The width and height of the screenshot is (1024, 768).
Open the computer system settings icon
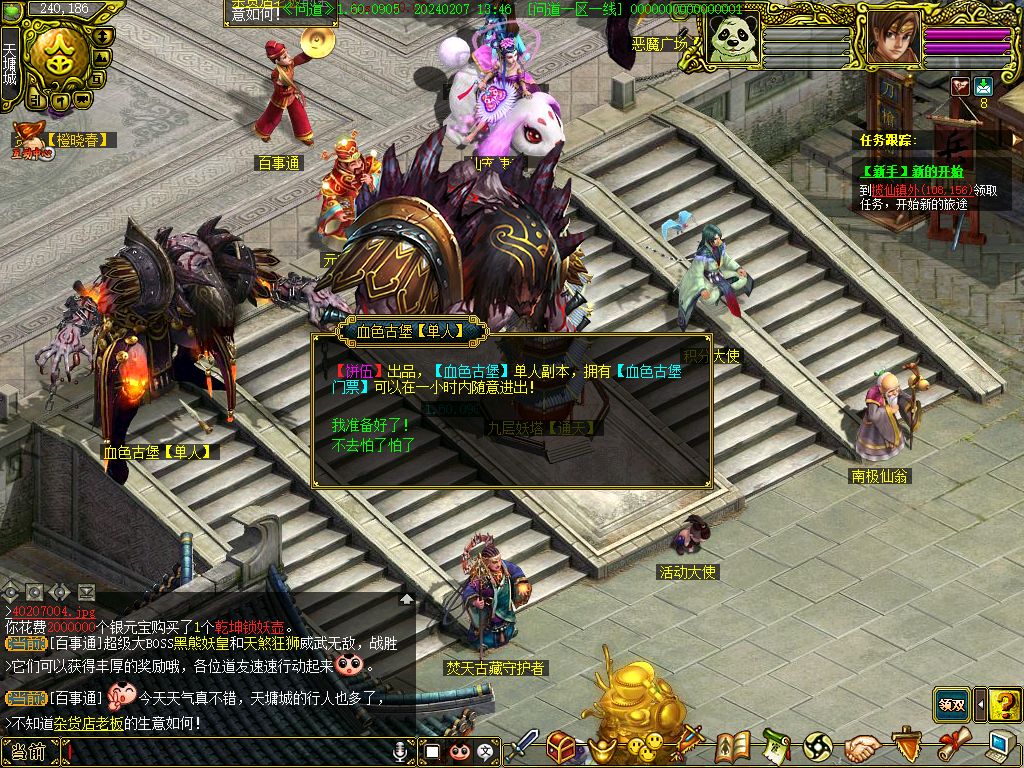(x=1001, y=746)
